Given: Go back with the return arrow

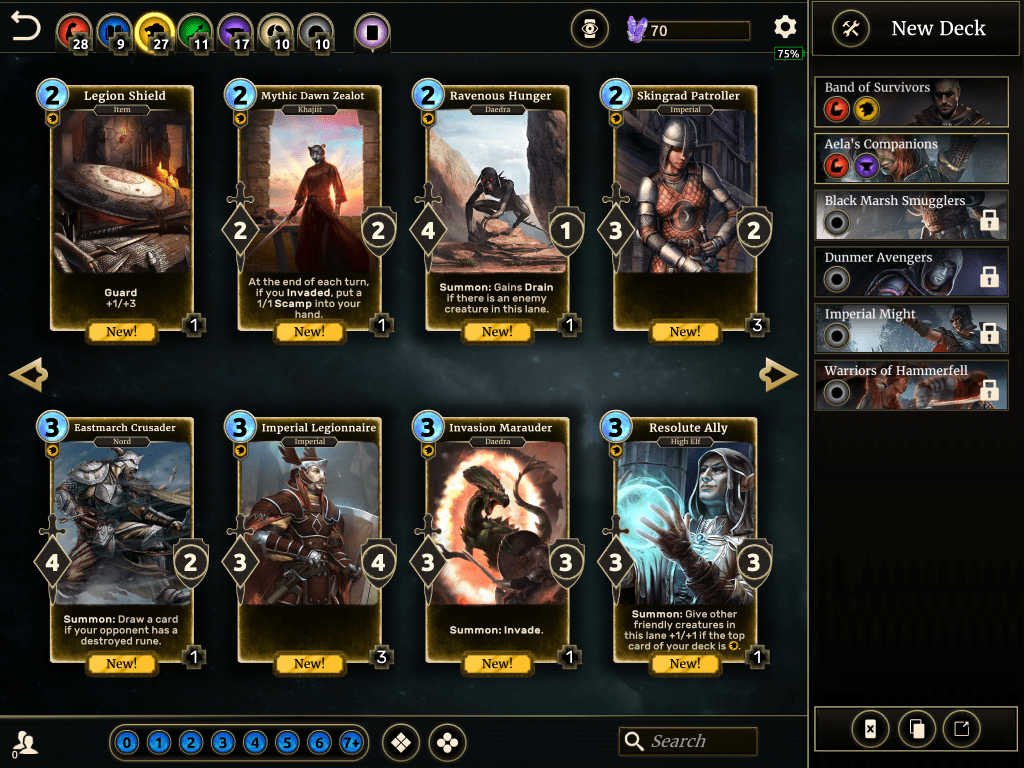Looking at the screenshot, I should [25, 27].
